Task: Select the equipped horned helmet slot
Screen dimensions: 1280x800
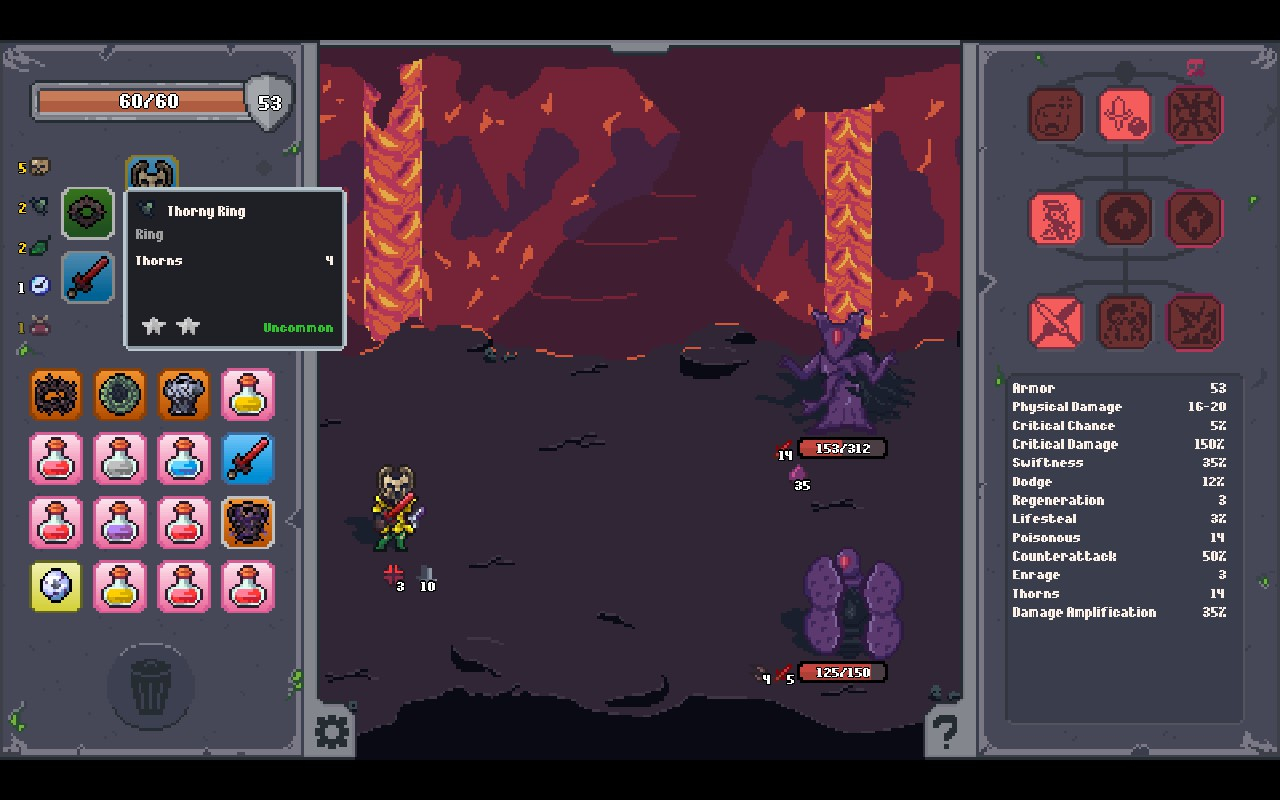Action: tap(152, 173)
